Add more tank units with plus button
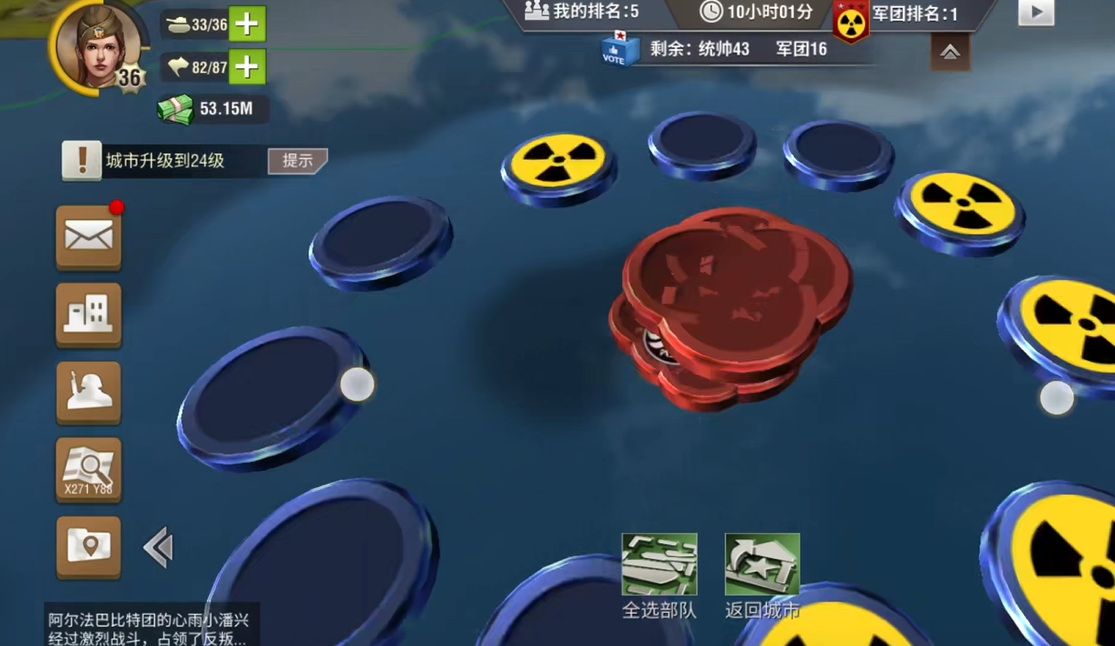Image resolution: width=1115 pixels, height=646 pixels. 247,24
